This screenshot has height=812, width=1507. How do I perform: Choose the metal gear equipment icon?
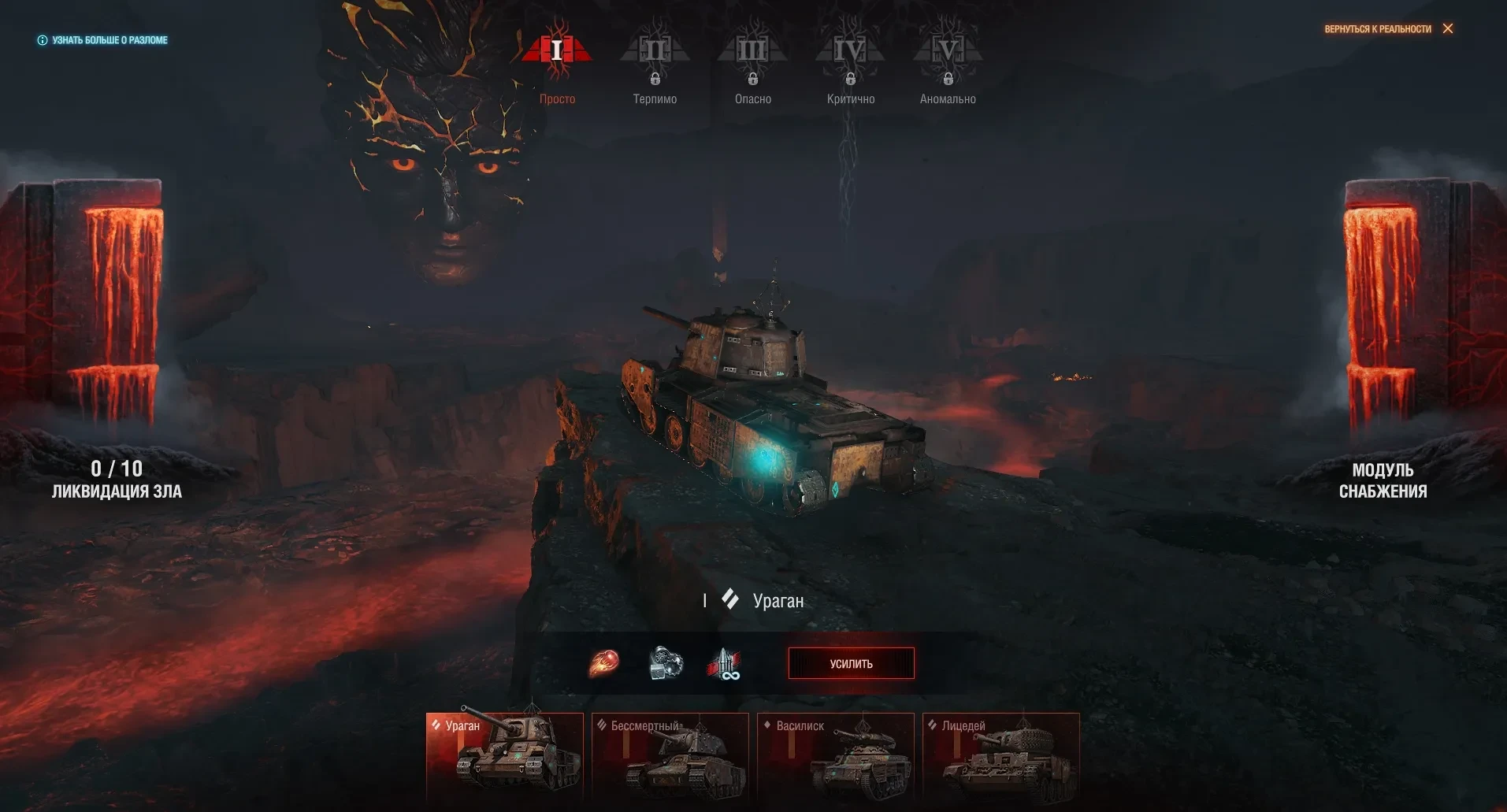[666, 663]
